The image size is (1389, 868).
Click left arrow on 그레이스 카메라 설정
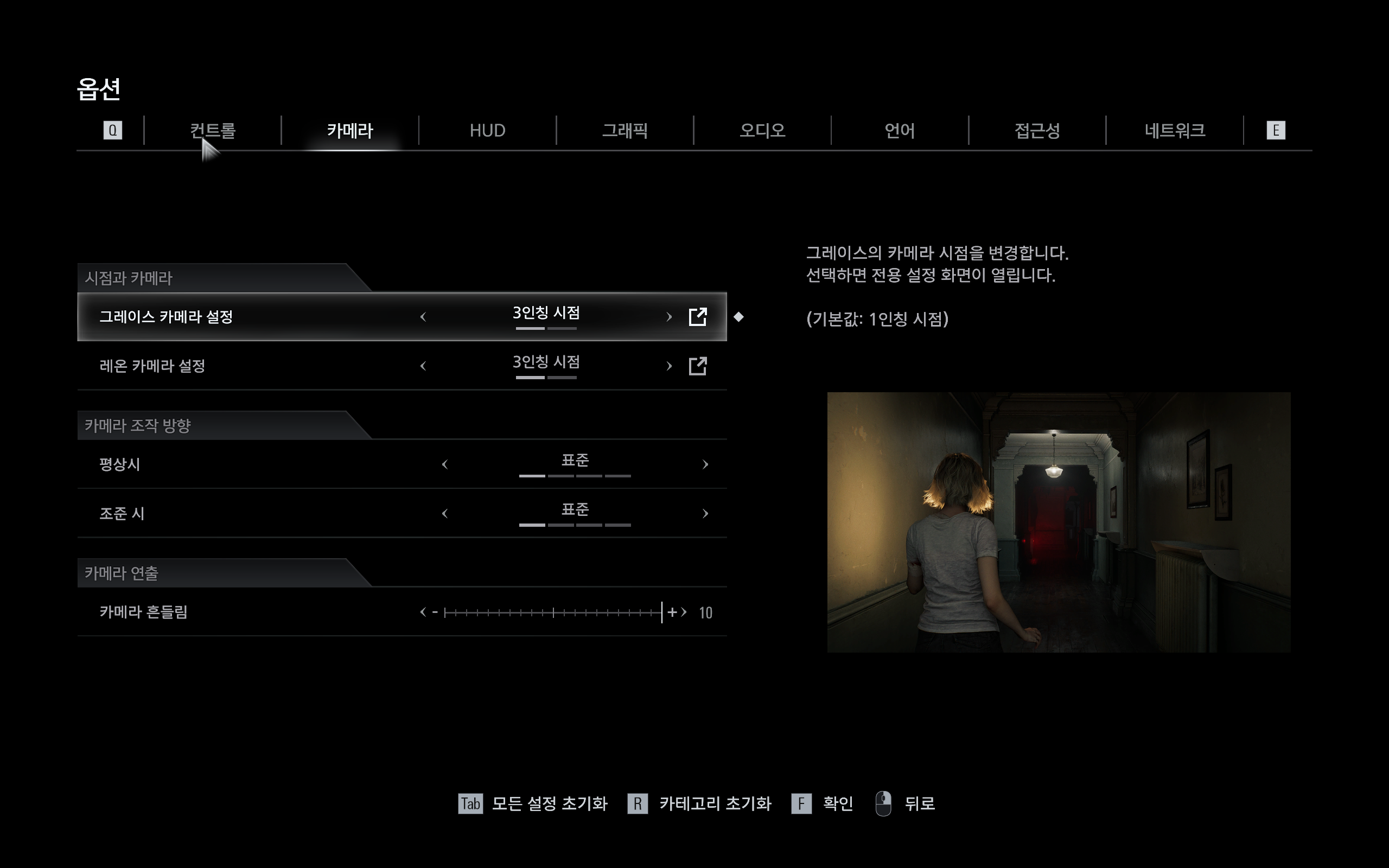[x=424, y=317]
